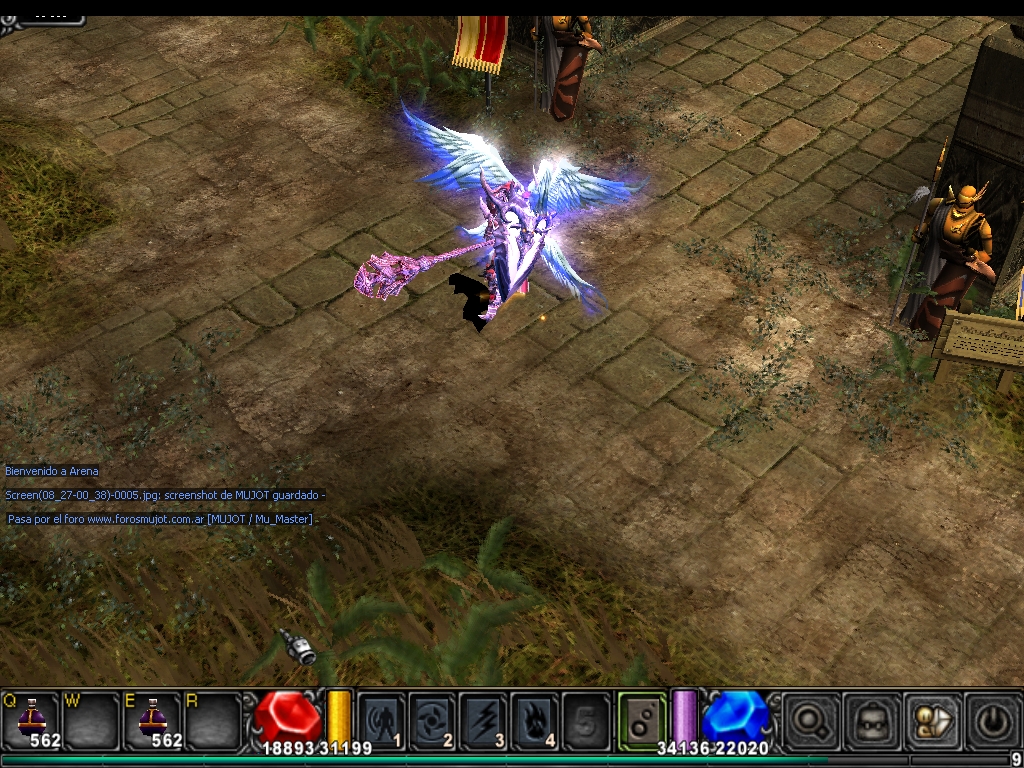Open the friends and mail button
The image size is (1024, 768).
coord(932,720)
